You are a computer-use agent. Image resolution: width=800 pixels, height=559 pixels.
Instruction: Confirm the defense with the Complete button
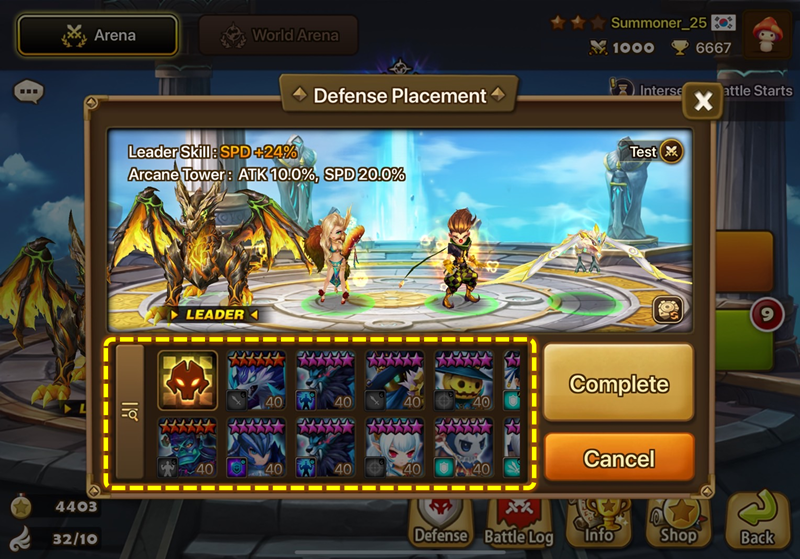pyautogui.click(x=618, y=383)
